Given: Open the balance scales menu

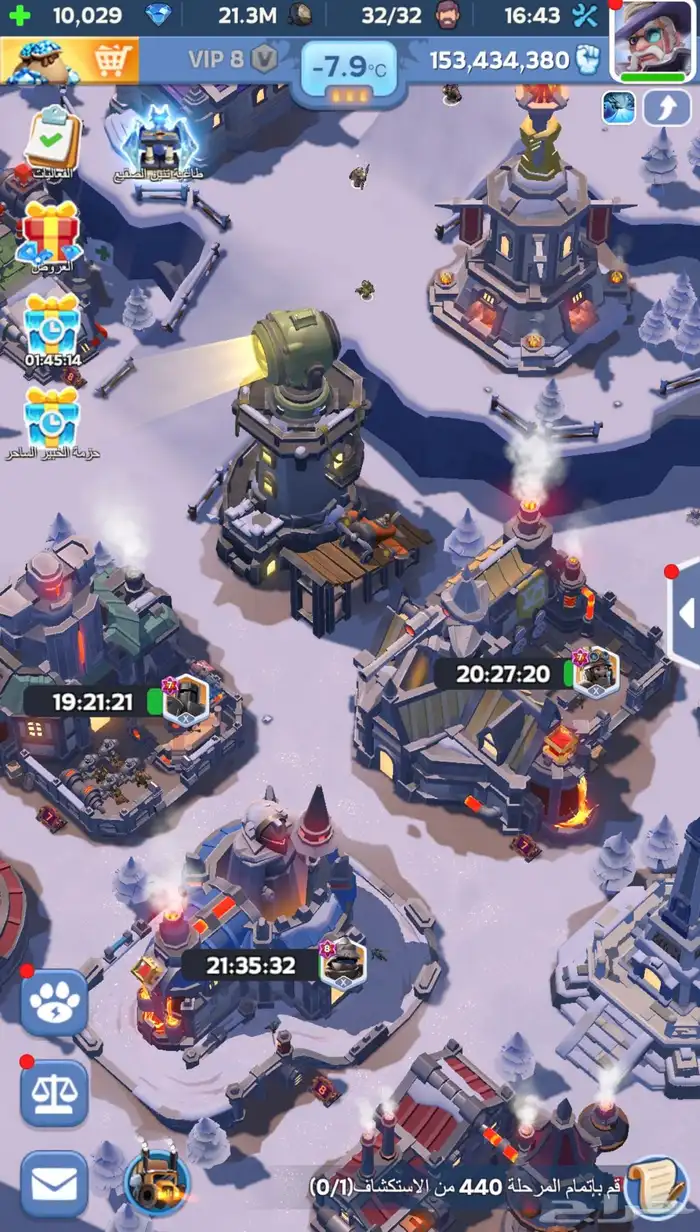Looking at the screenshot, I should [54, 1093].
